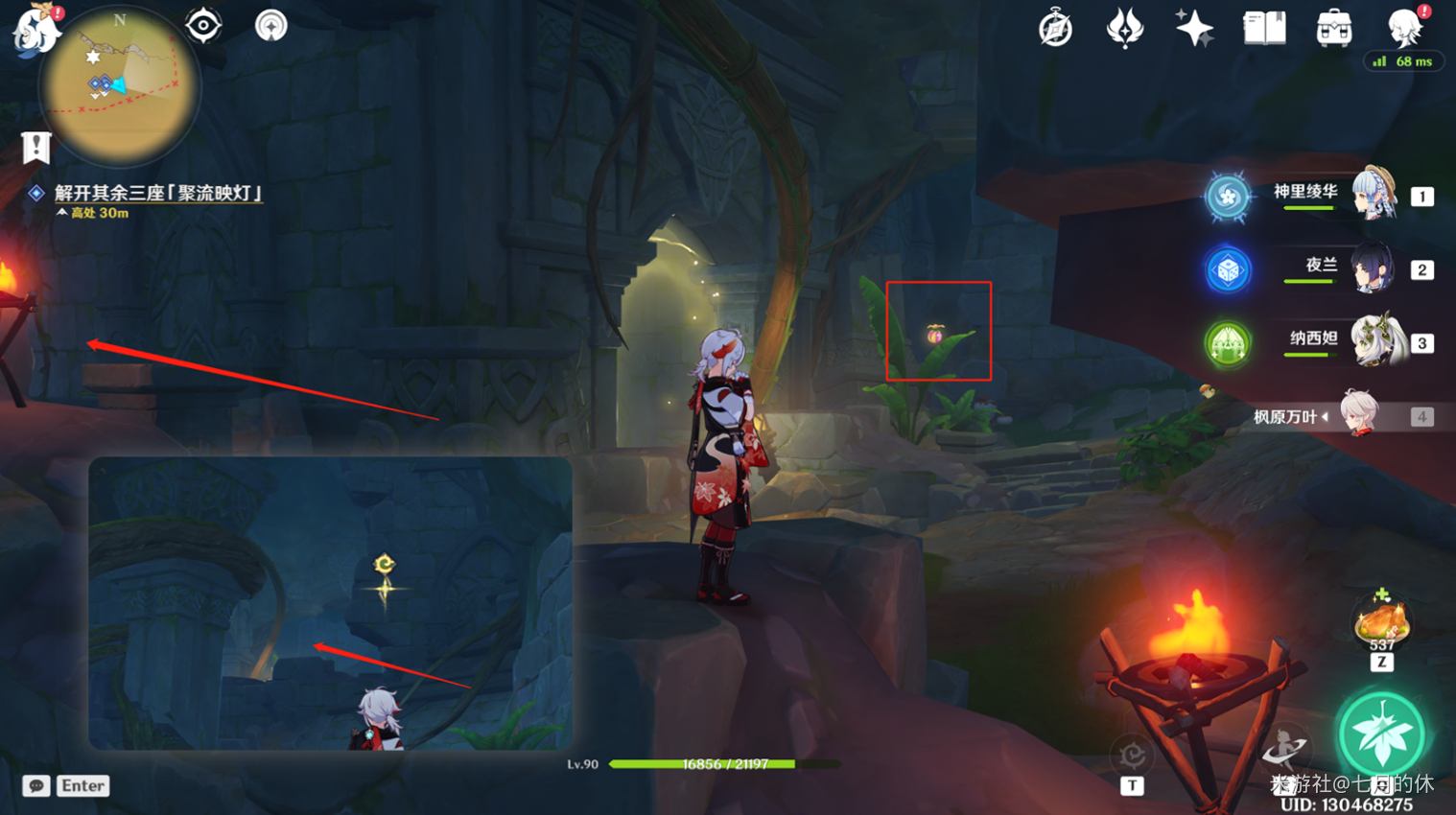This screenshot has width=1456, height=815.
Task: Open the character menu head icon
Action: click(x=1405, y=29)
